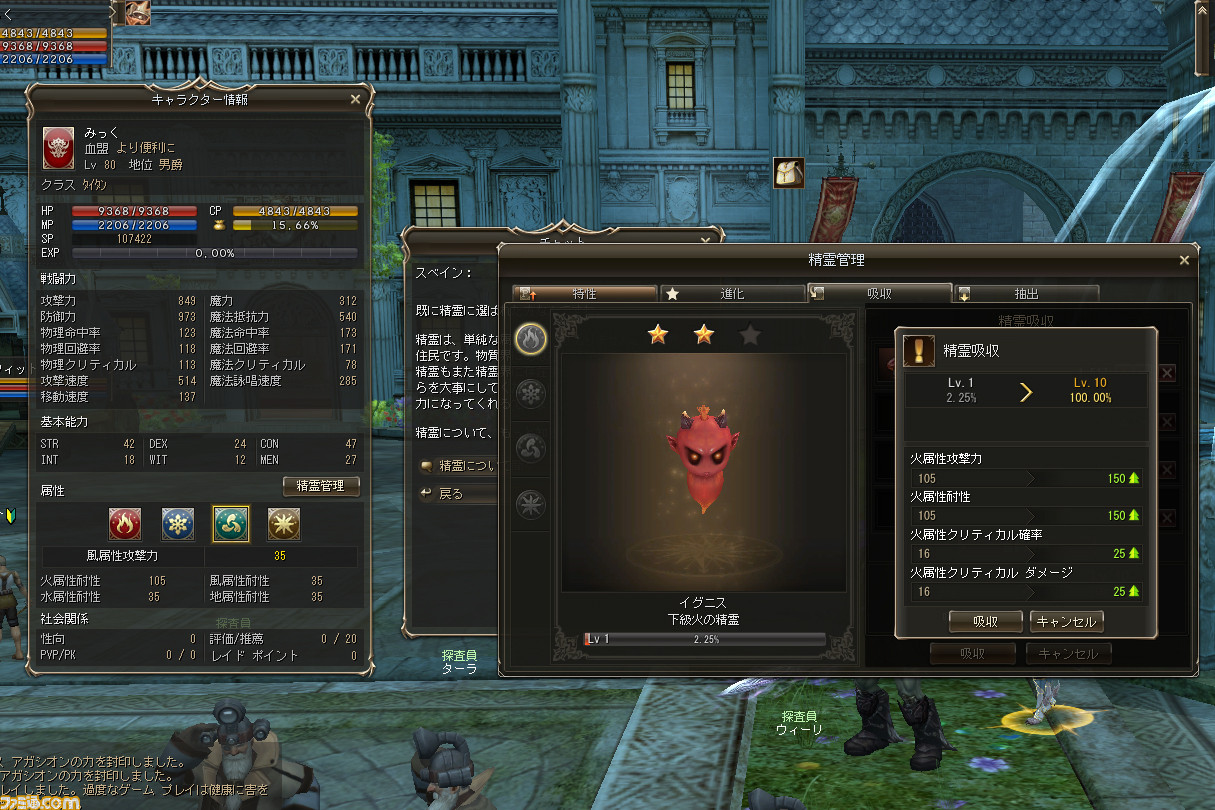
Task: Switch to the 抽出 extraction tab
Action: click(x=1026, y=294)
